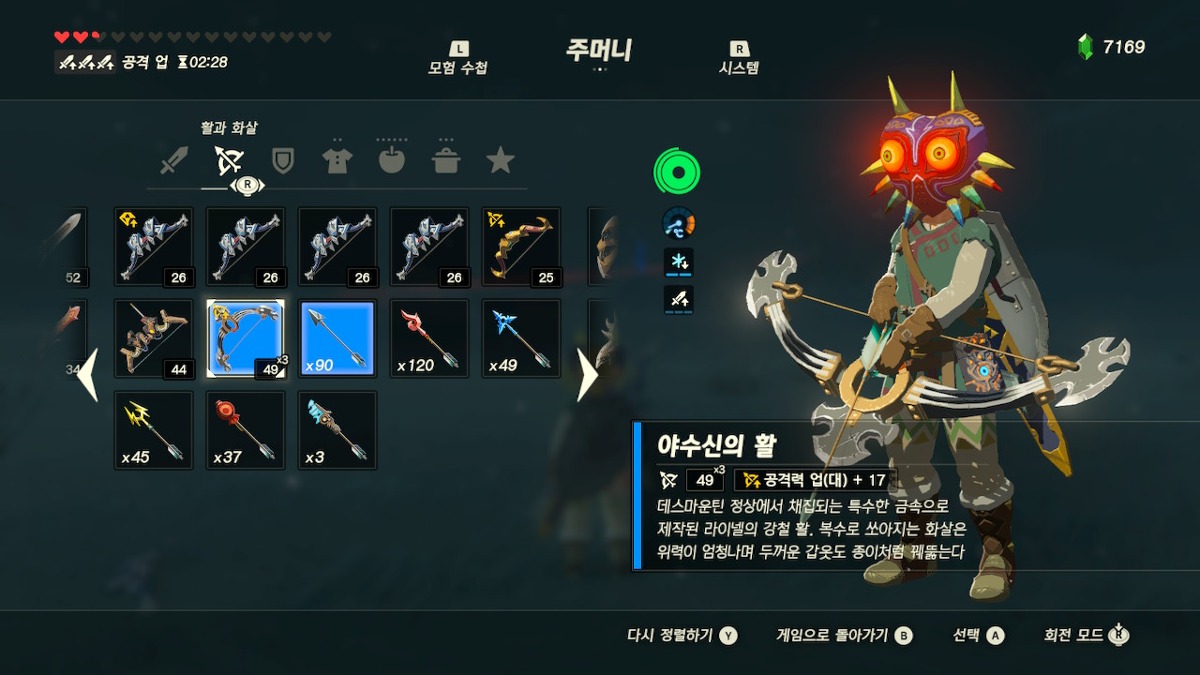Choose the highlighted 야수신의 활 bow slot

(245, 339)
